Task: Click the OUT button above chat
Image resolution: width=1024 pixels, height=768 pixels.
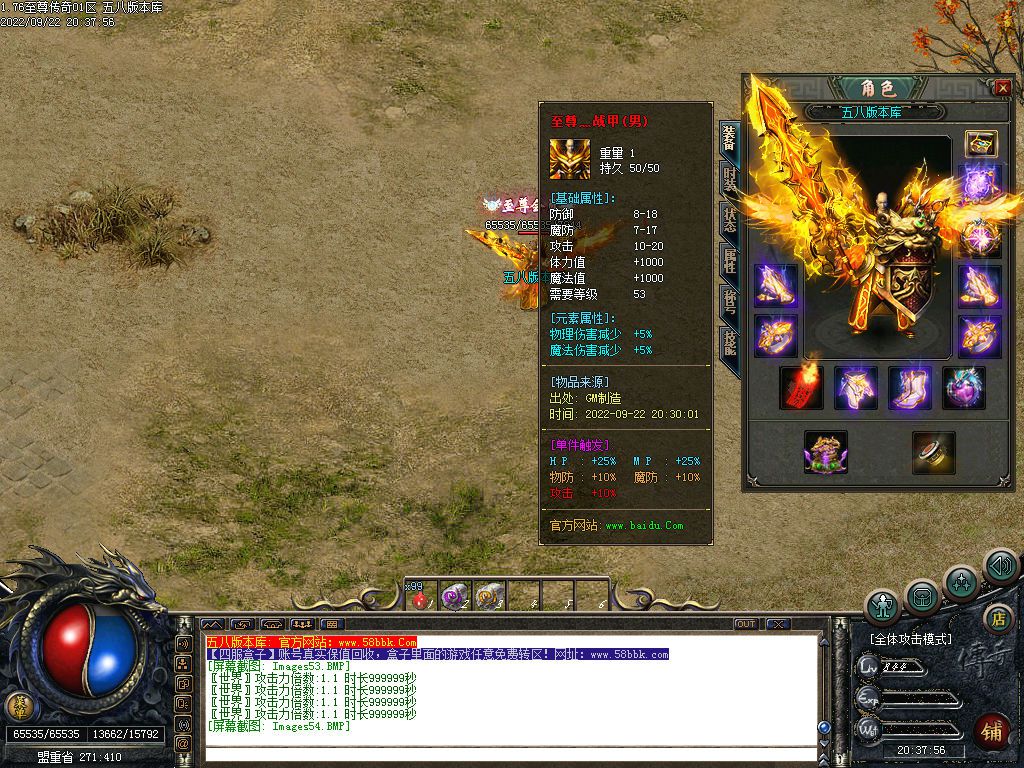Action: [746, 624]
